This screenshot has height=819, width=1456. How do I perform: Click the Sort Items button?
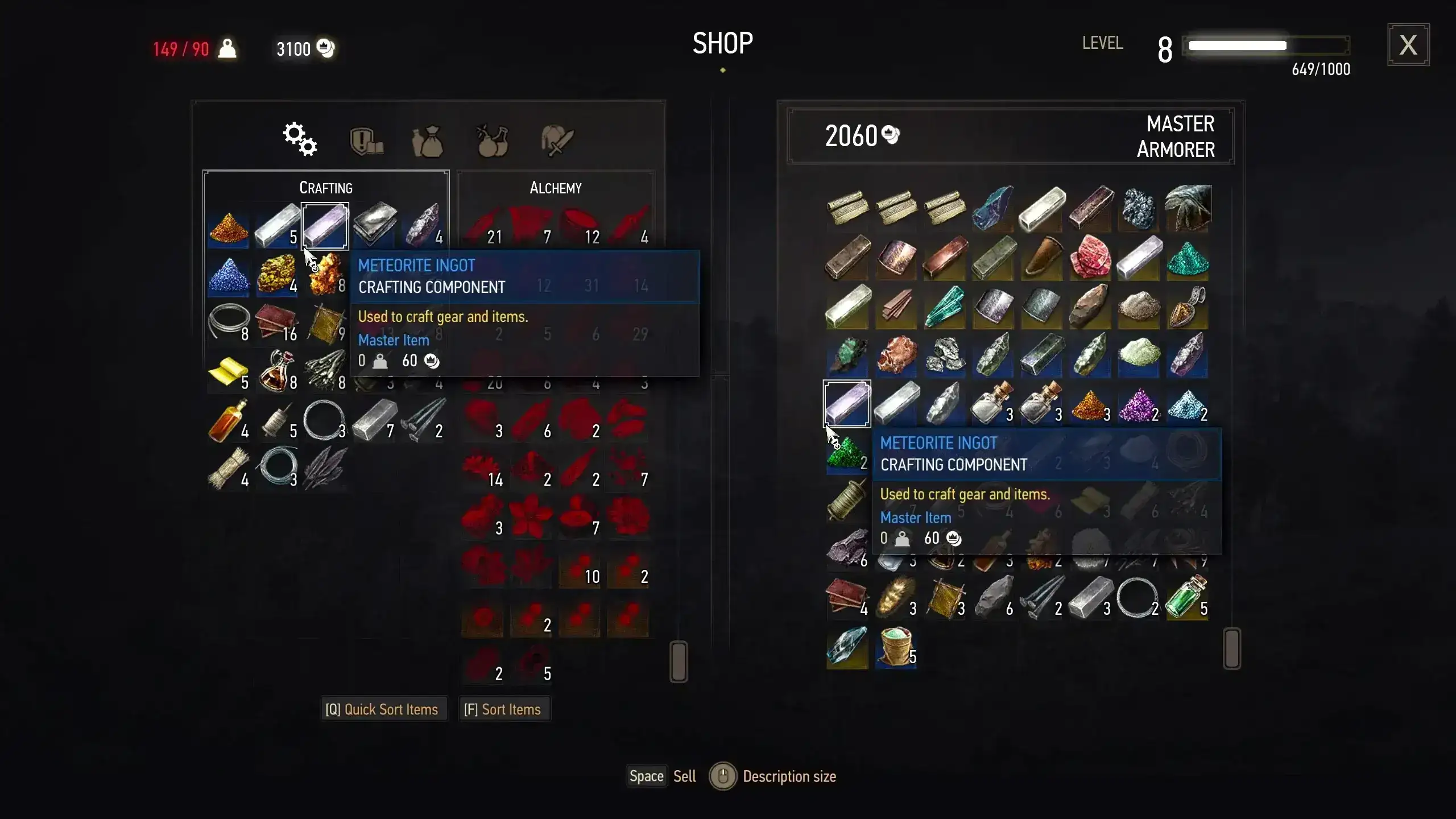click(503, 709)
